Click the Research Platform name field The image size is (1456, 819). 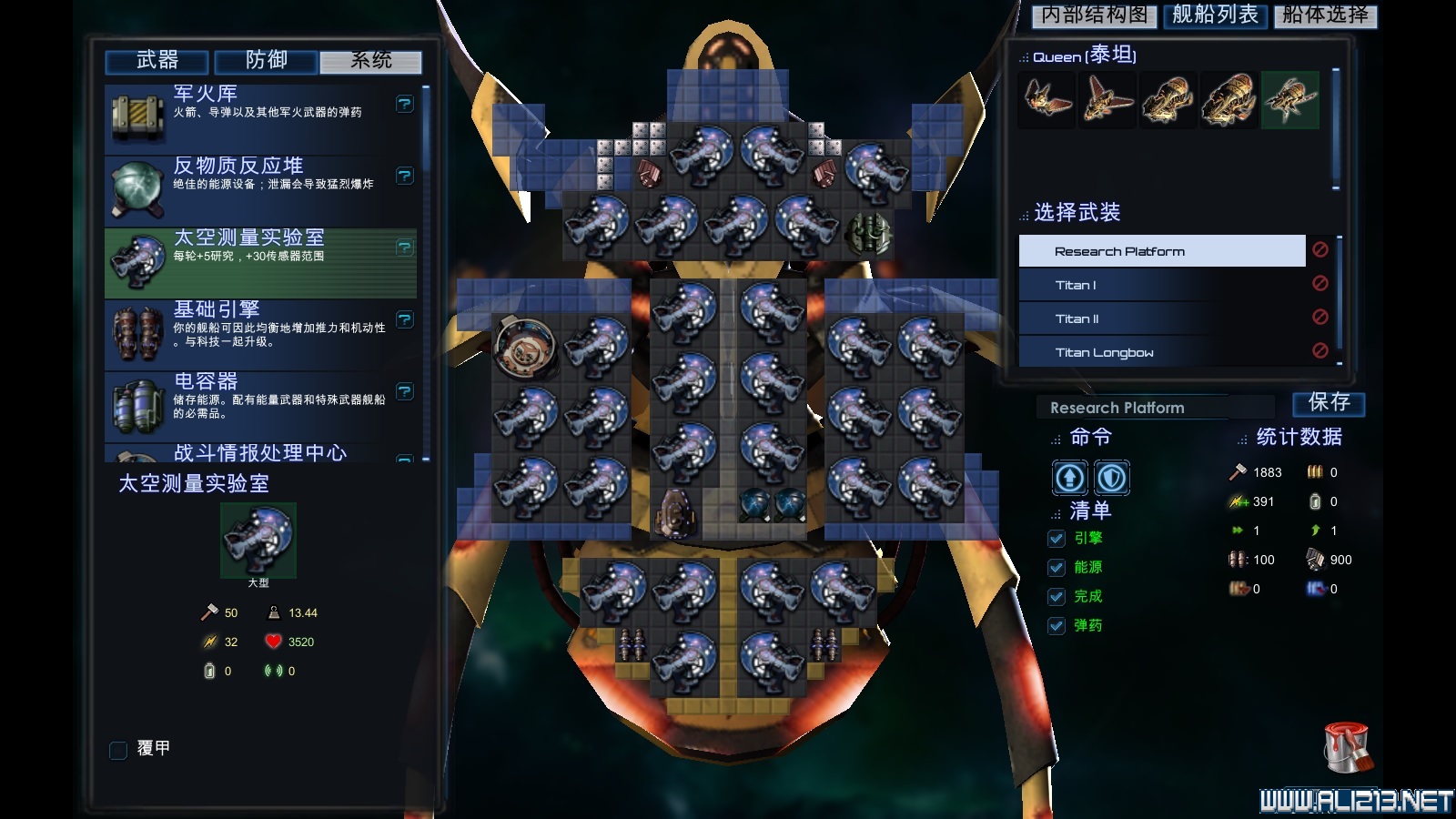click(x=1154, y=408)
